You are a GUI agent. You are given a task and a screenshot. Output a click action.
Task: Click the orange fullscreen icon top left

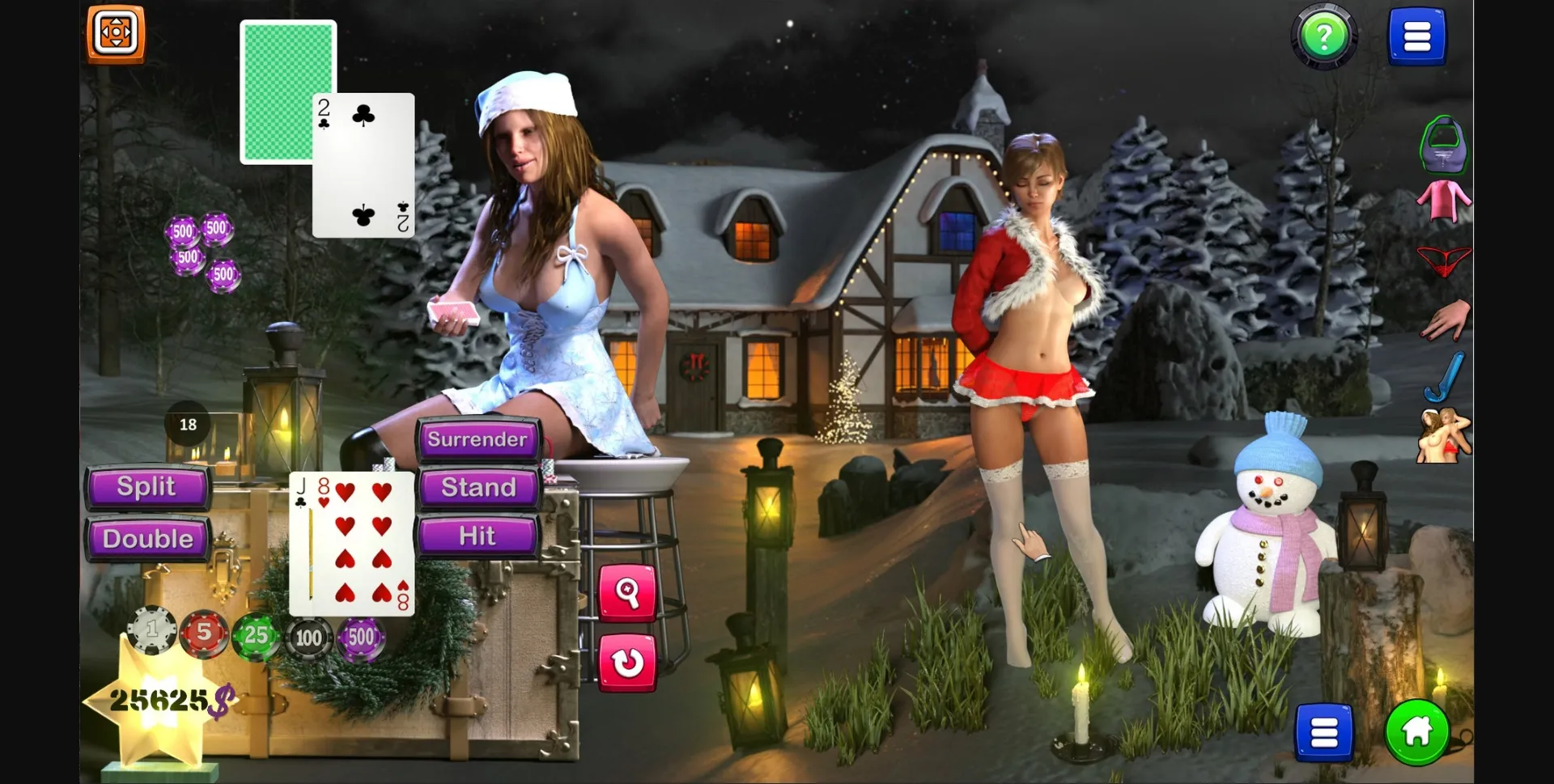point(115,32)
